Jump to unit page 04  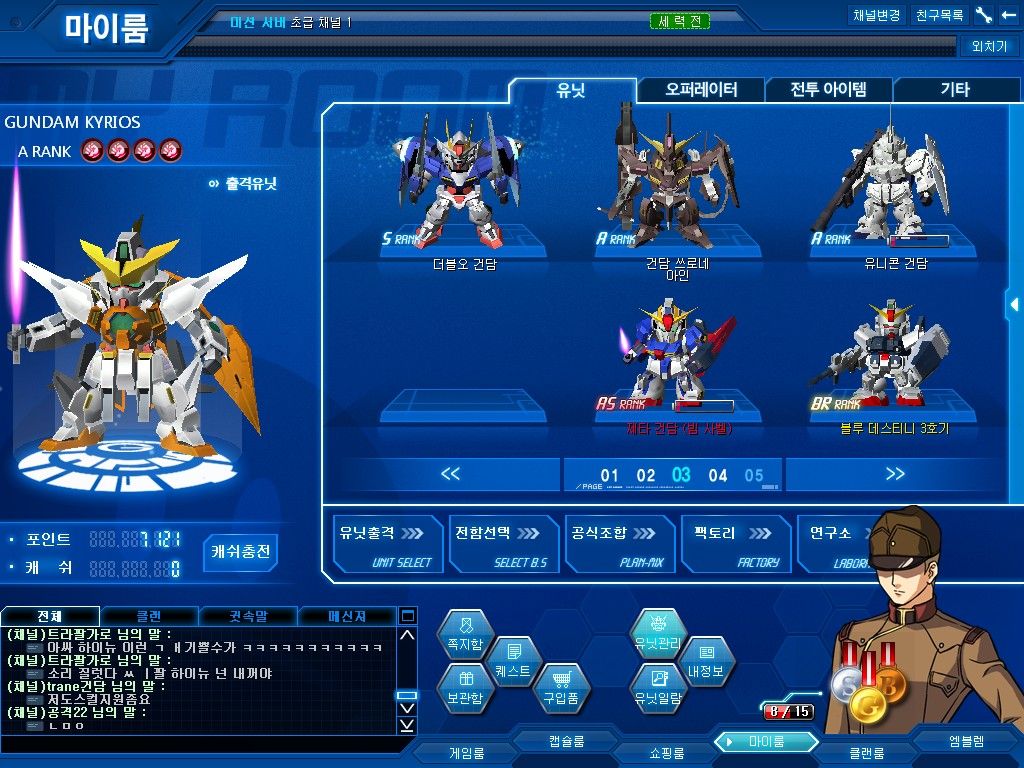click(x=718, y=476)
